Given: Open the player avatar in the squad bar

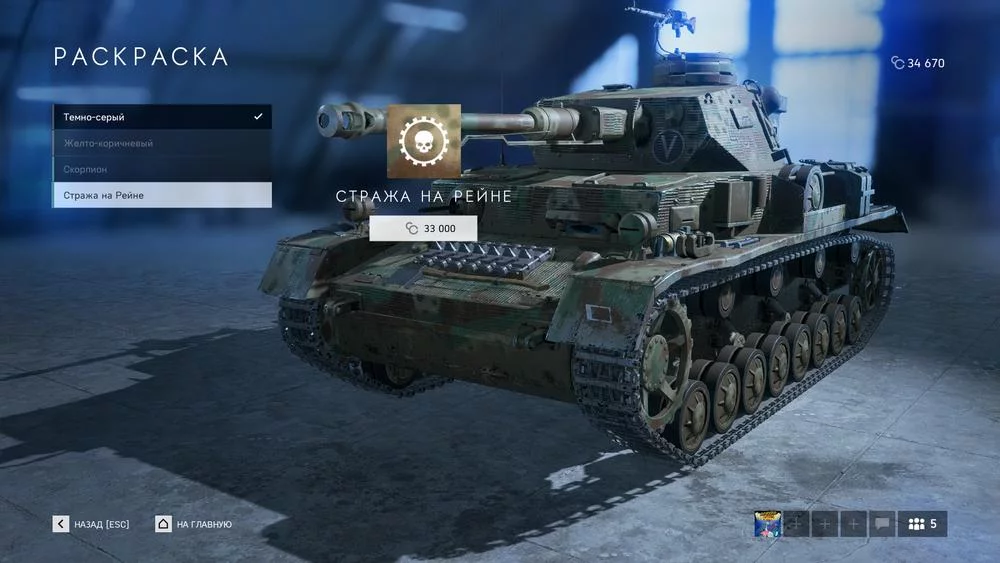Looking at the screenshot, I should (767, 524).
